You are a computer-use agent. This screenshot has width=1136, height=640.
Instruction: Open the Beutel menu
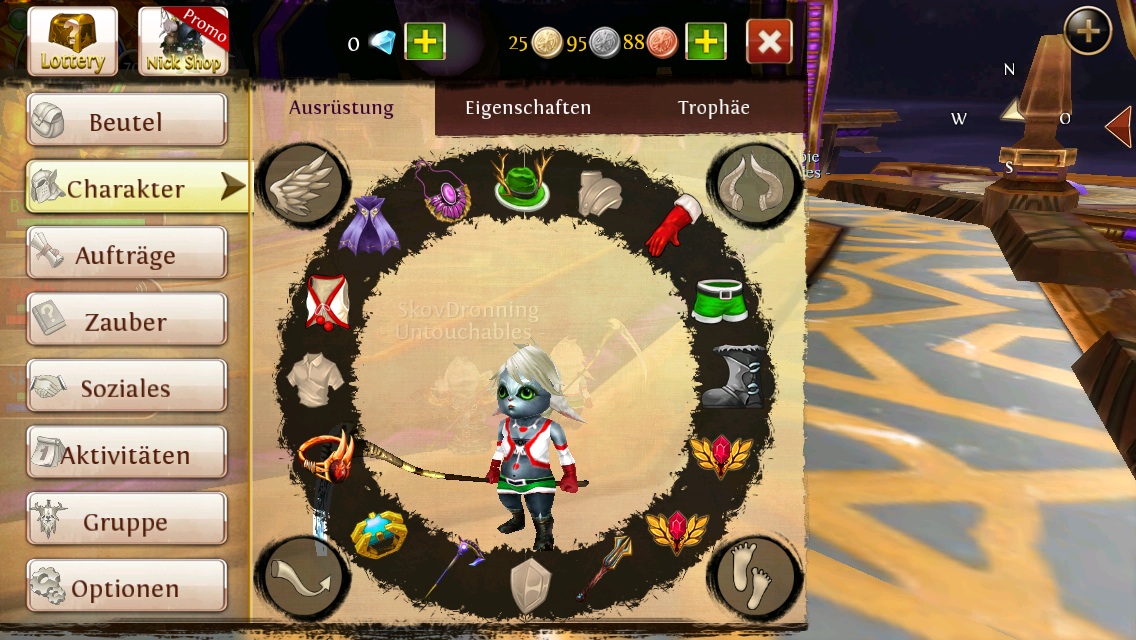126,122
